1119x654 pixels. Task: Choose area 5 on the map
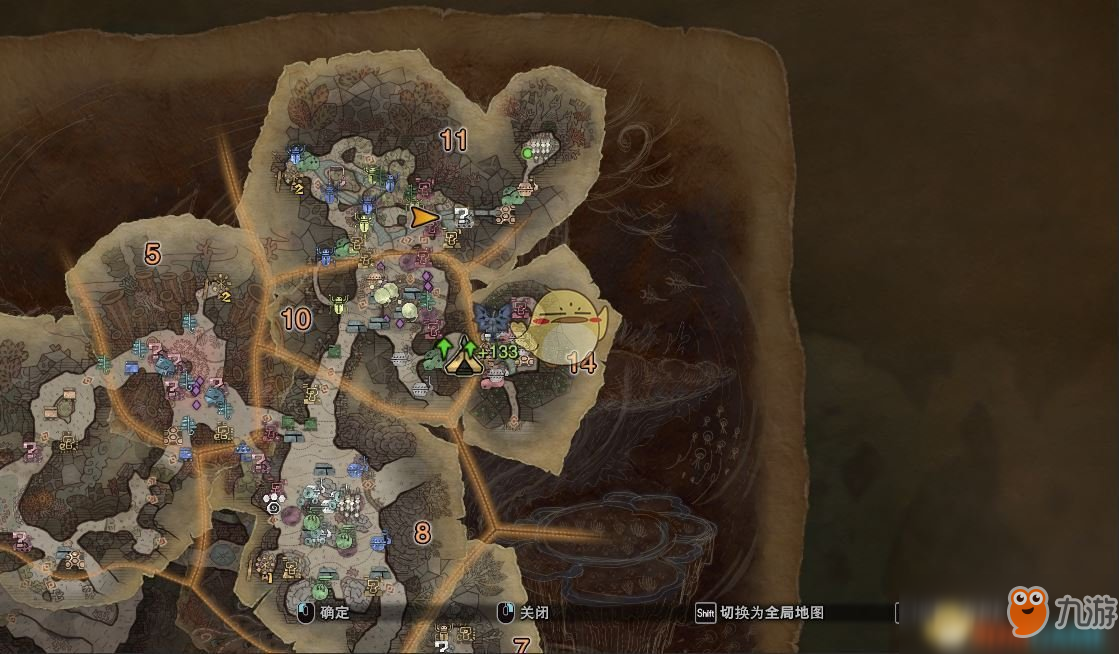point(152,255)
